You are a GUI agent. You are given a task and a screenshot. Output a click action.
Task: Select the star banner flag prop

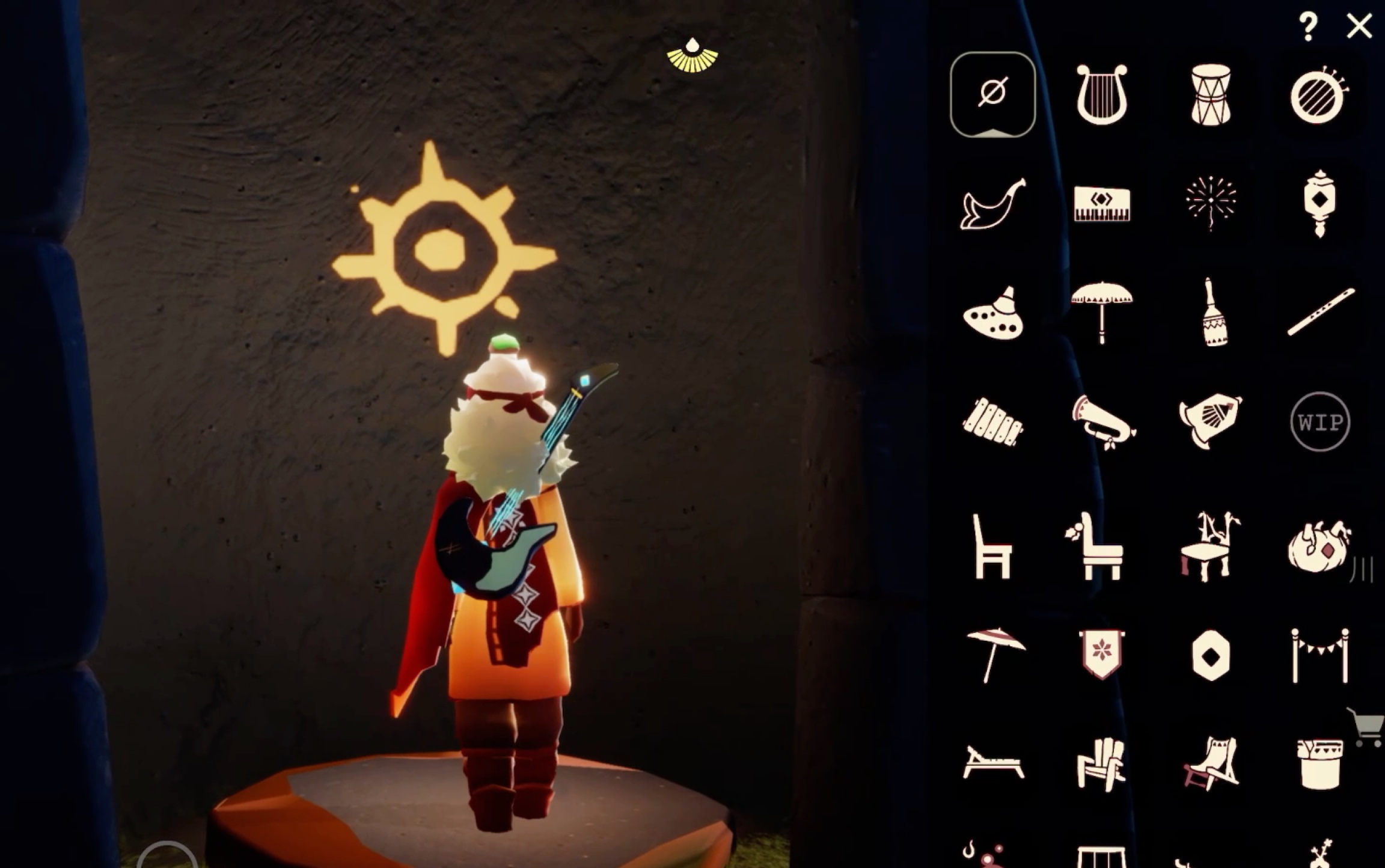click(x=1101, y=655)
